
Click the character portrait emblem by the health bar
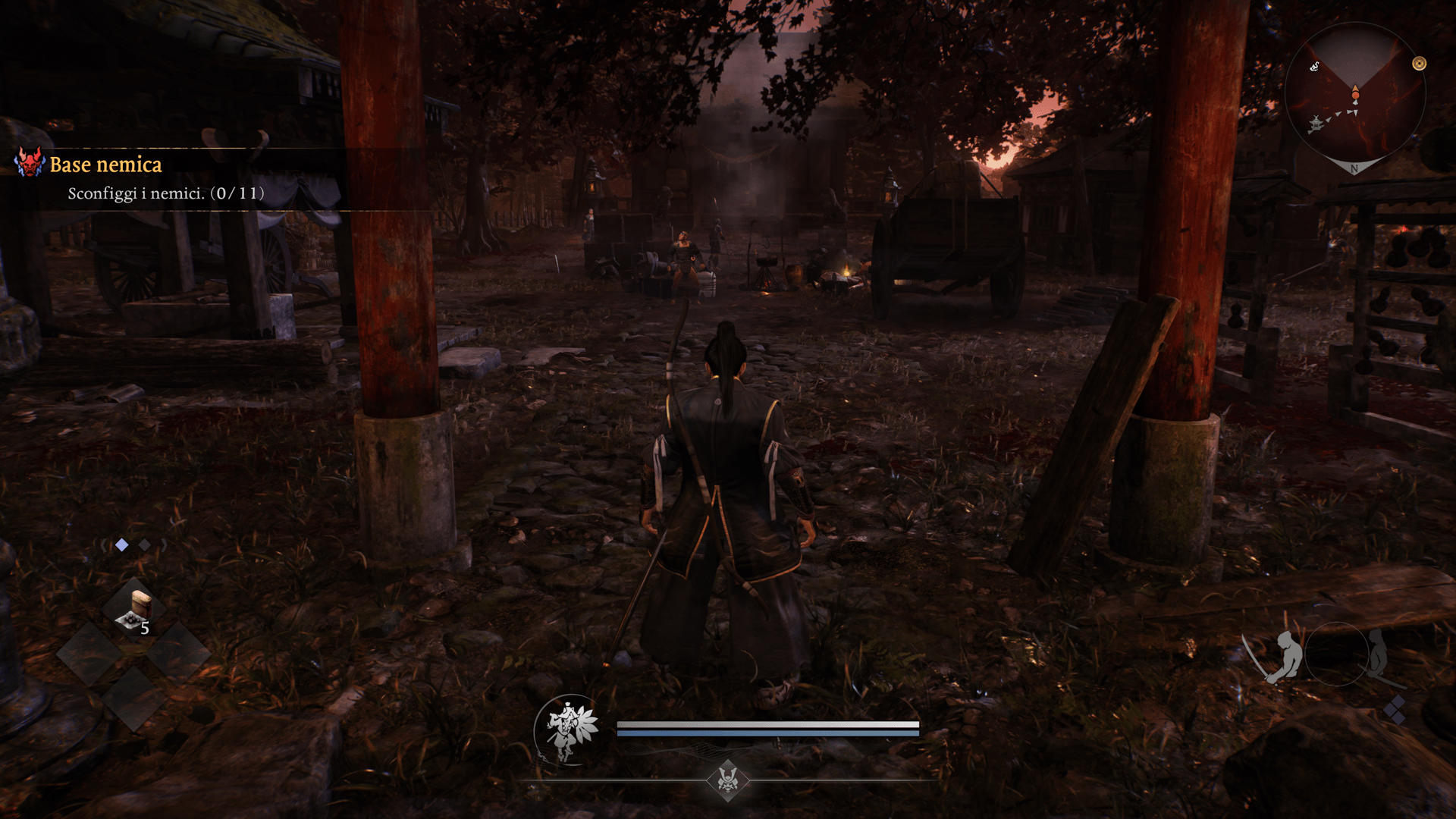[x=568, y=730]
